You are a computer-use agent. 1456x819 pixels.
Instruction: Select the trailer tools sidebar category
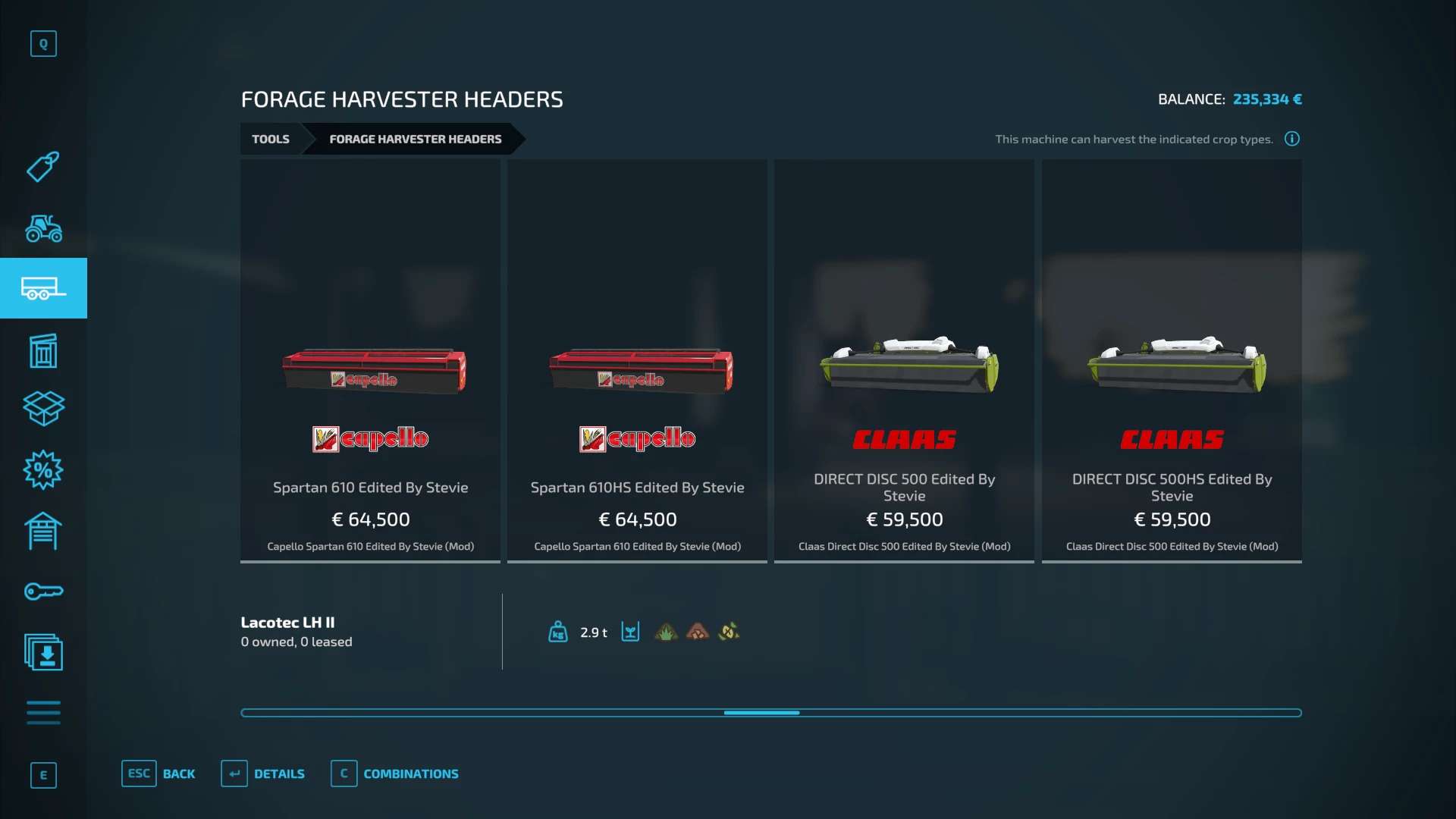point(43,288)
